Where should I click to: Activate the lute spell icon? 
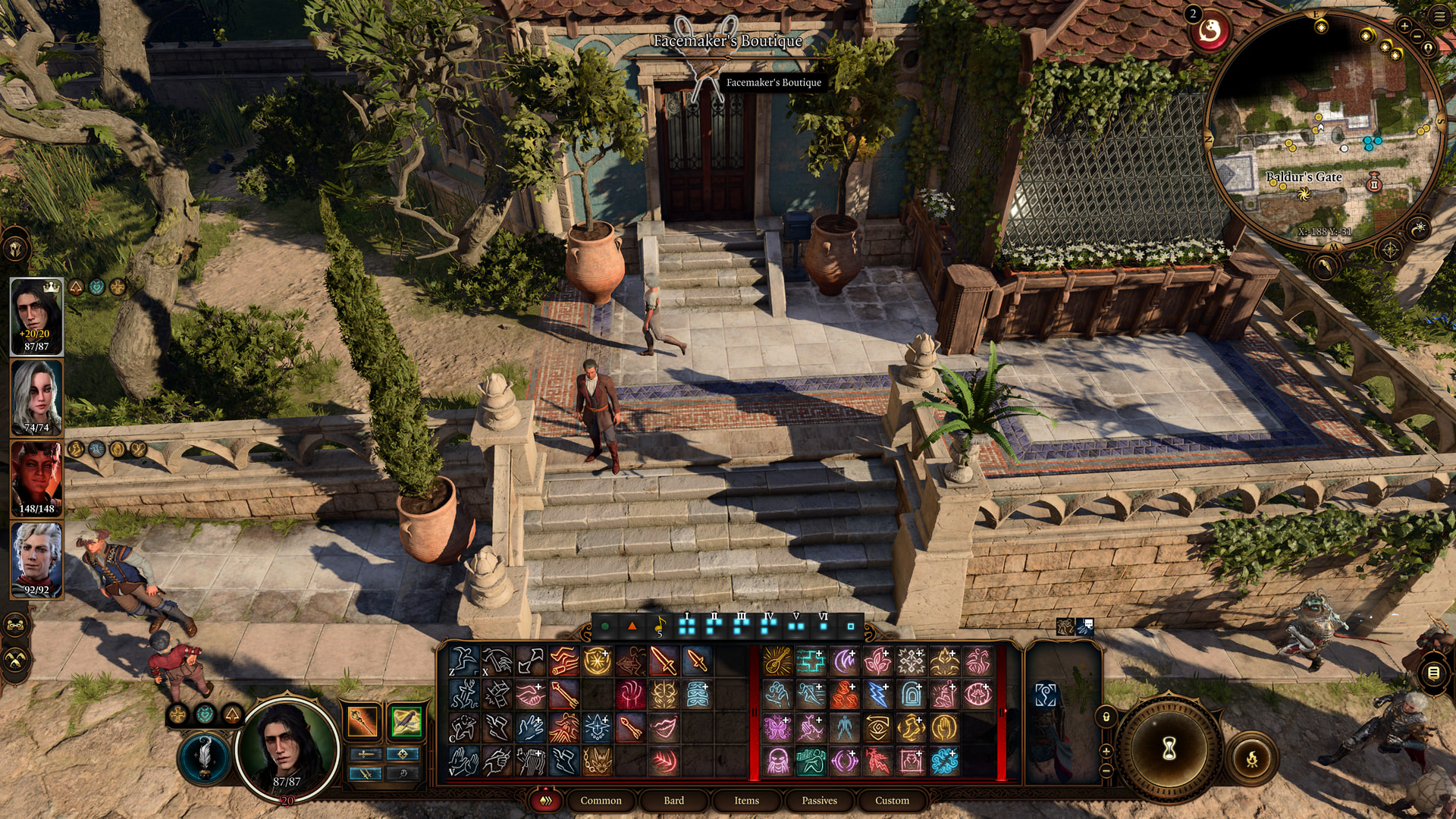(777, 661)
